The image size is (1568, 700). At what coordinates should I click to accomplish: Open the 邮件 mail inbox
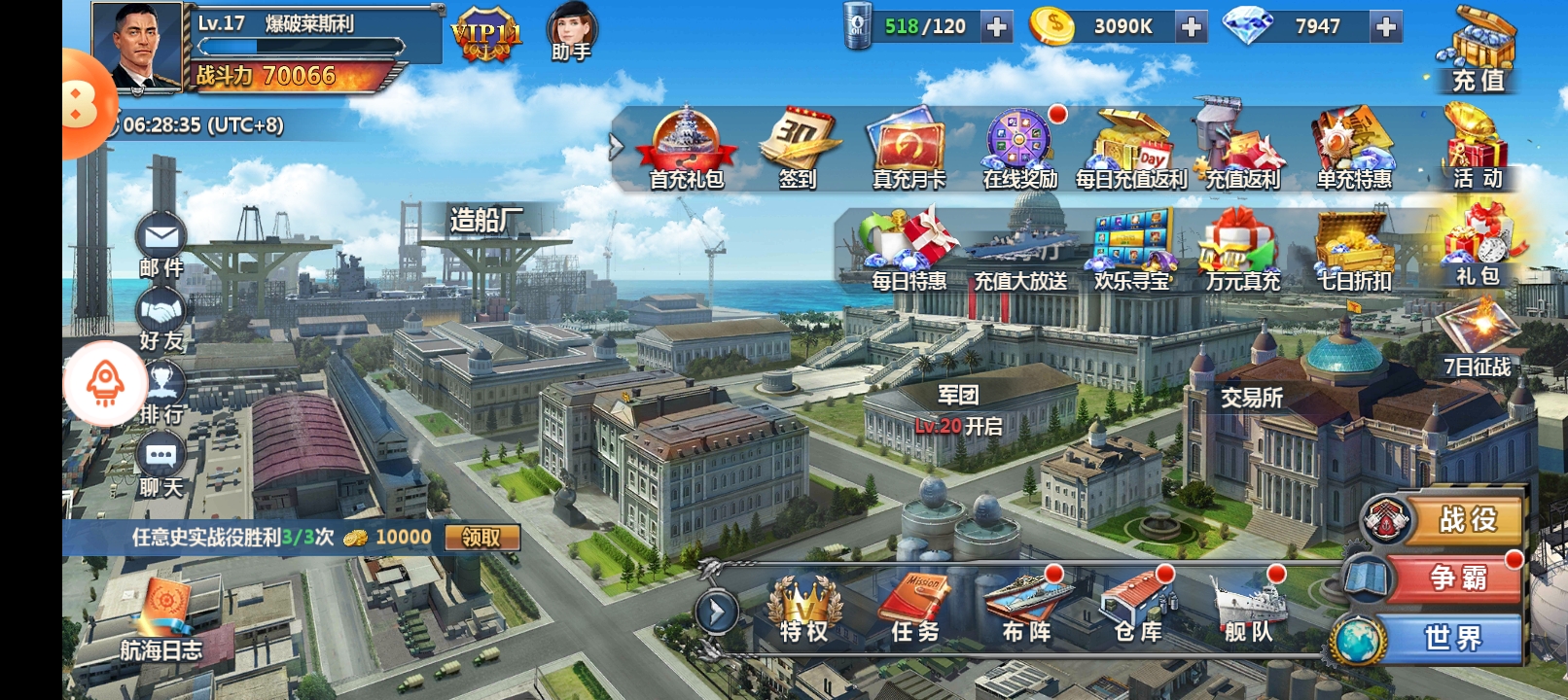point(160,243)
